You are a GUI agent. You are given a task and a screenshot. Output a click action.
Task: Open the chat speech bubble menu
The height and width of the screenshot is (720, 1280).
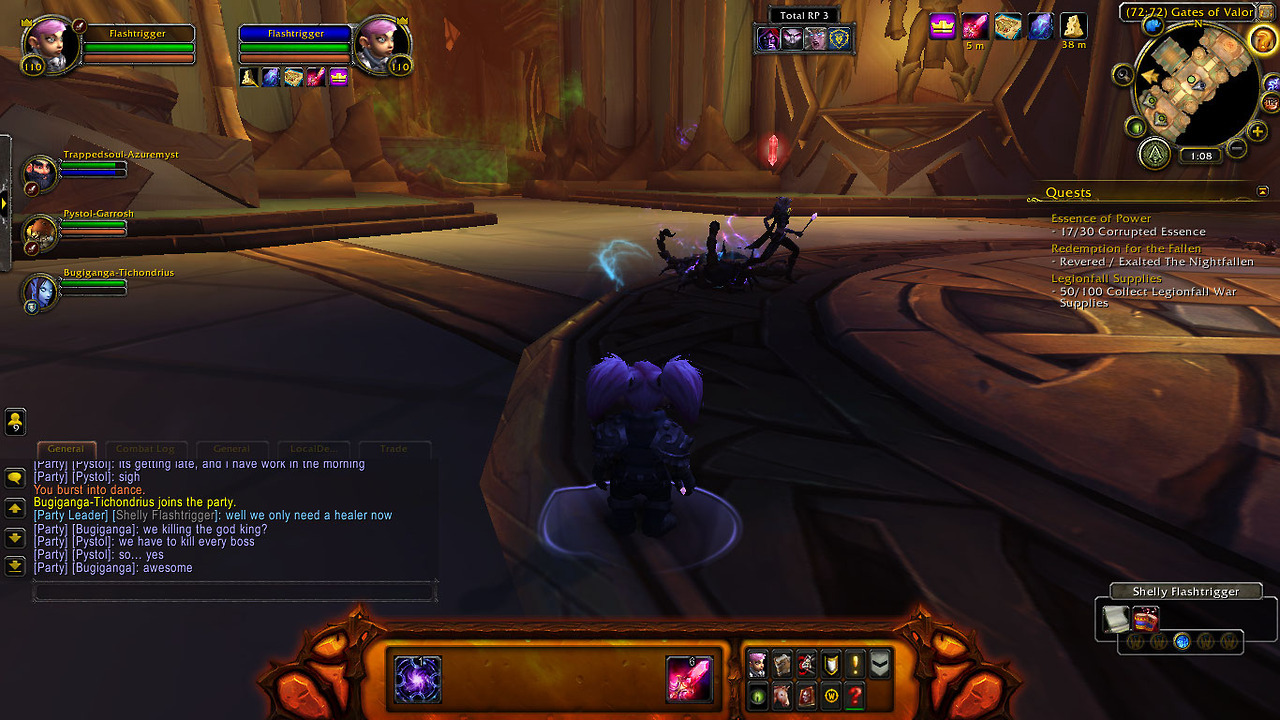15,478
